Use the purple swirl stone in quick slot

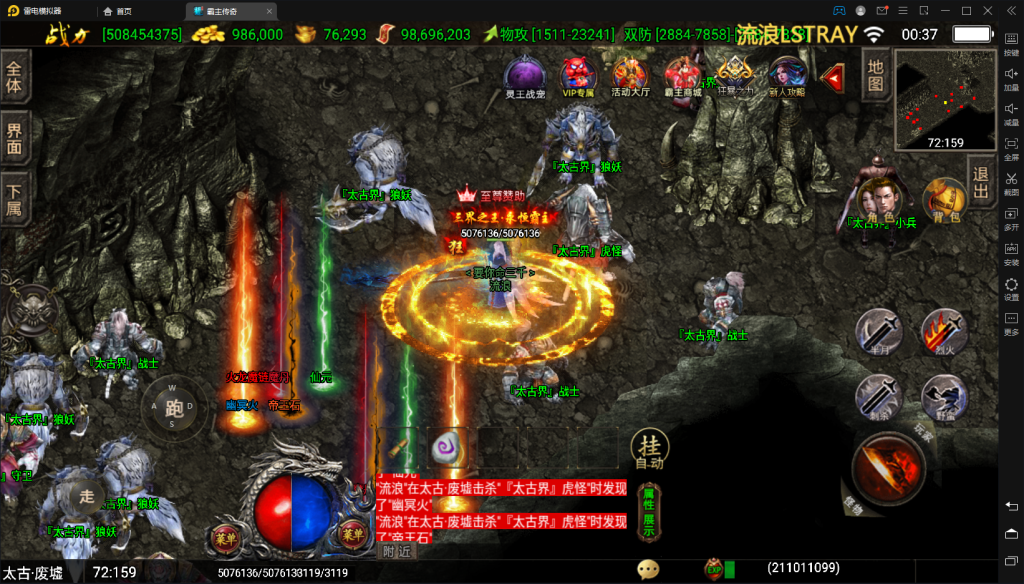(x=446, y=448)
